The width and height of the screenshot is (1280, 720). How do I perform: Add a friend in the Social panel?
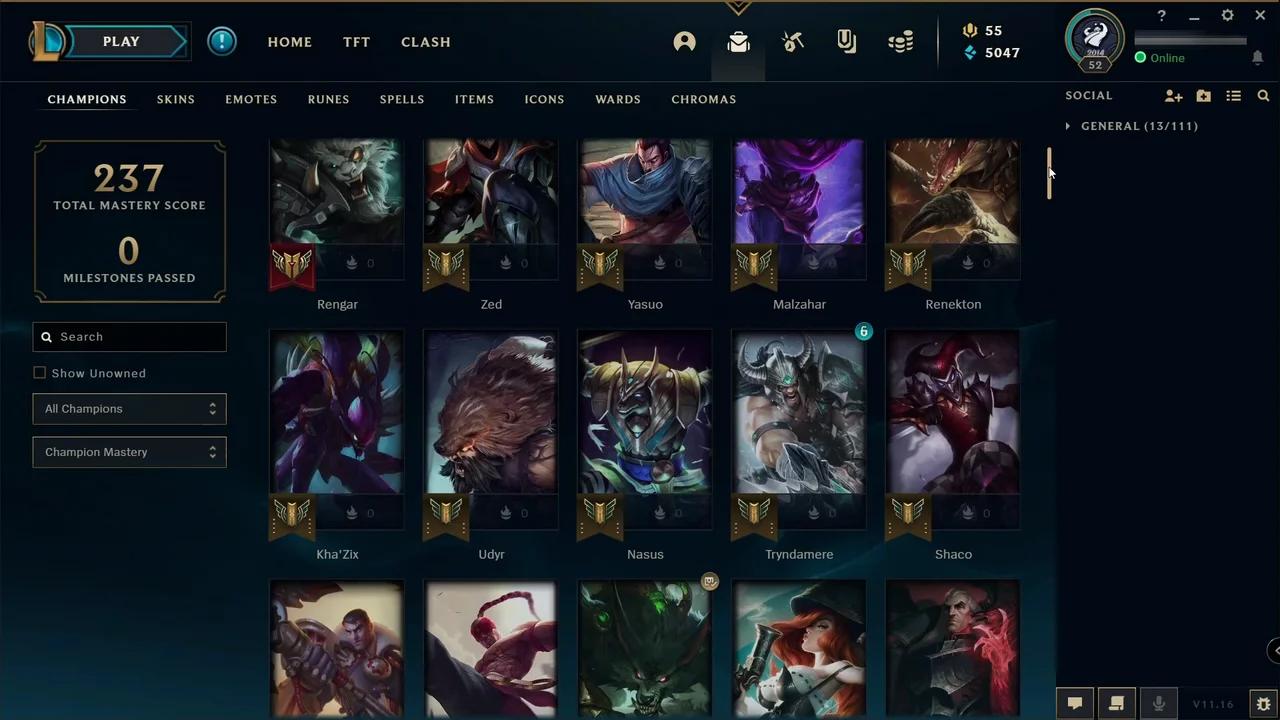1173,95
